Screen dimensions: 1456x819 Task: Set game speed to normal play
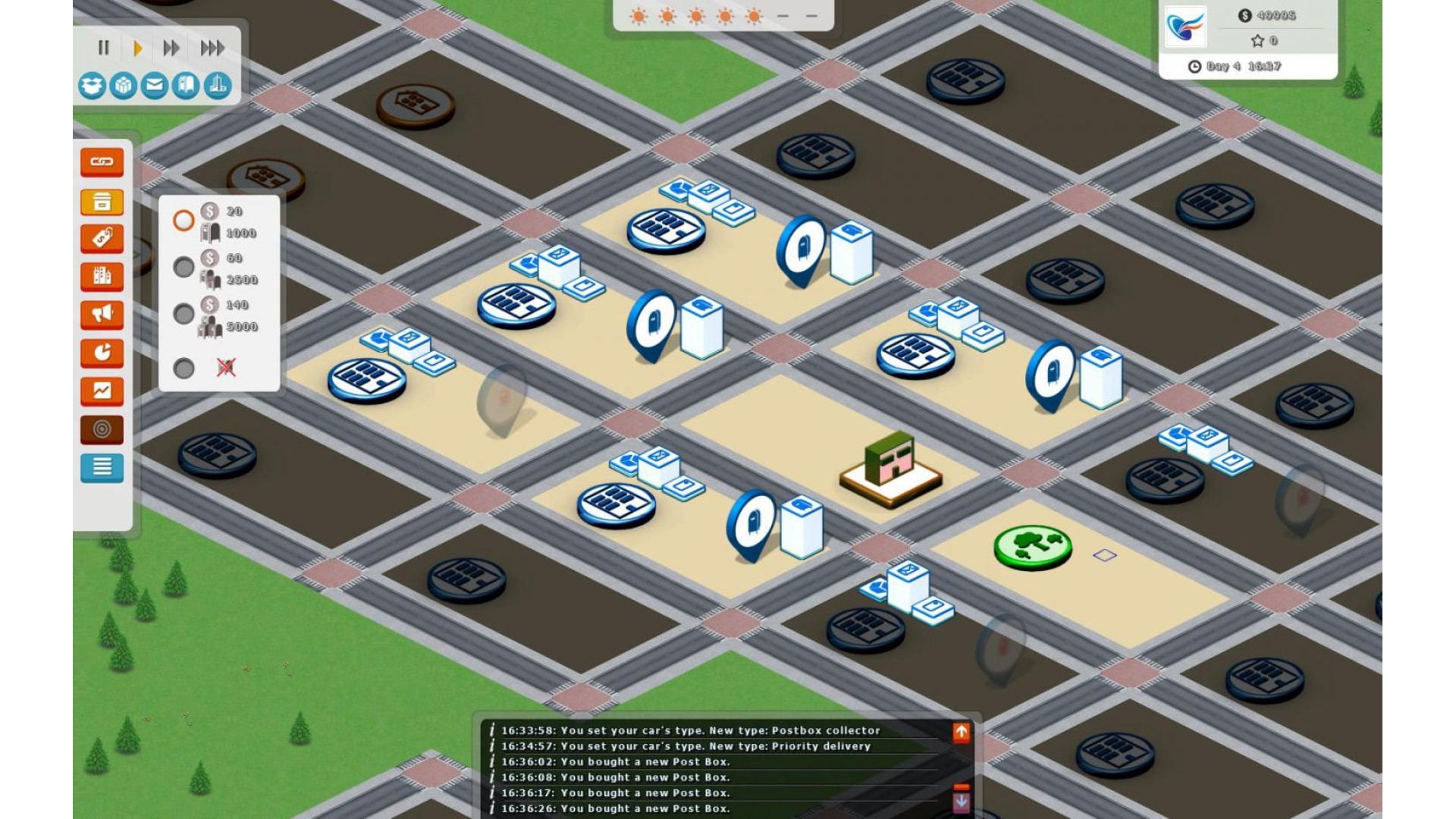point(137,49)
